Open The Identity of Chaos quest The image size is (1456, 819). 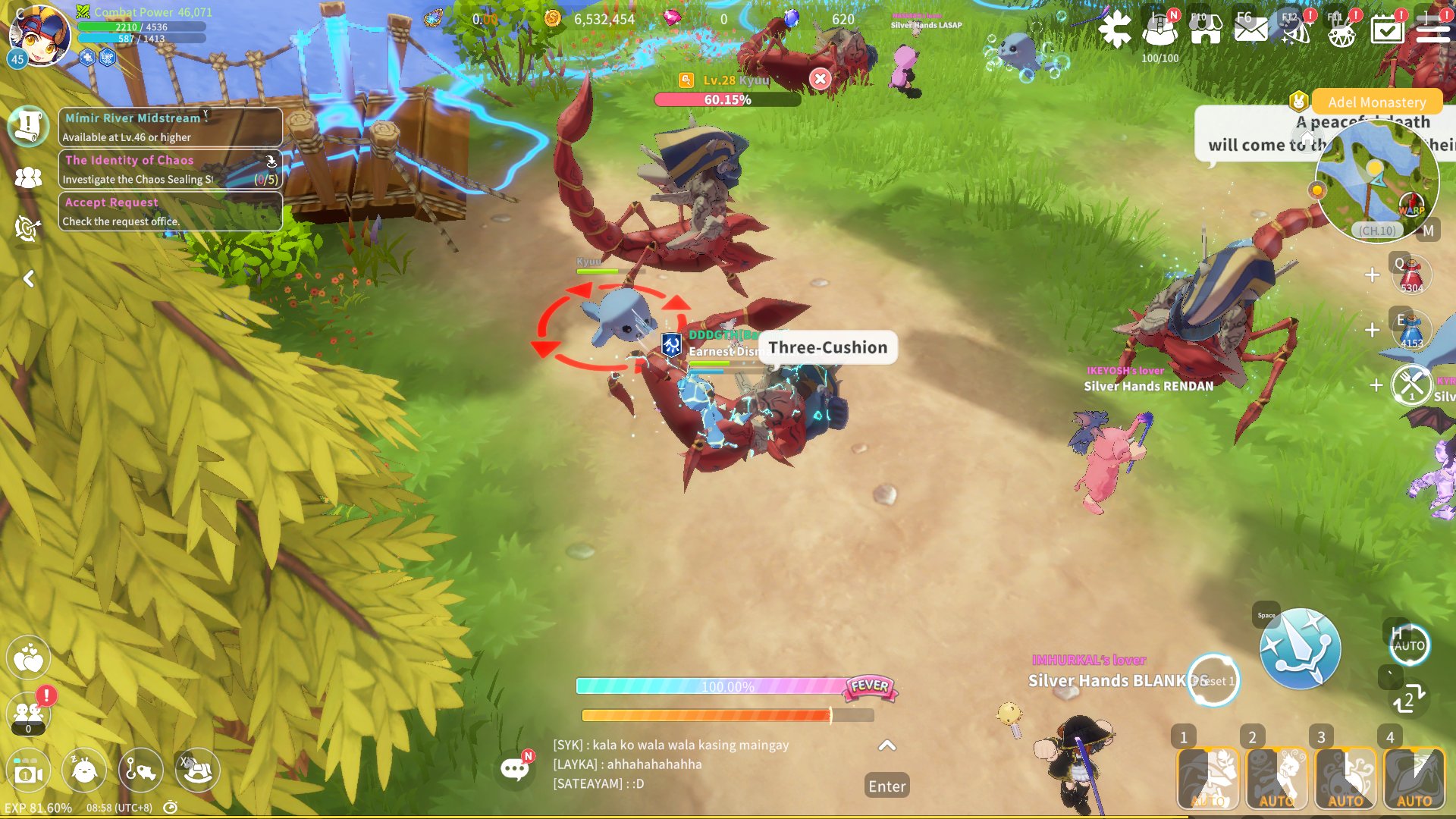[x=170, y=169]
